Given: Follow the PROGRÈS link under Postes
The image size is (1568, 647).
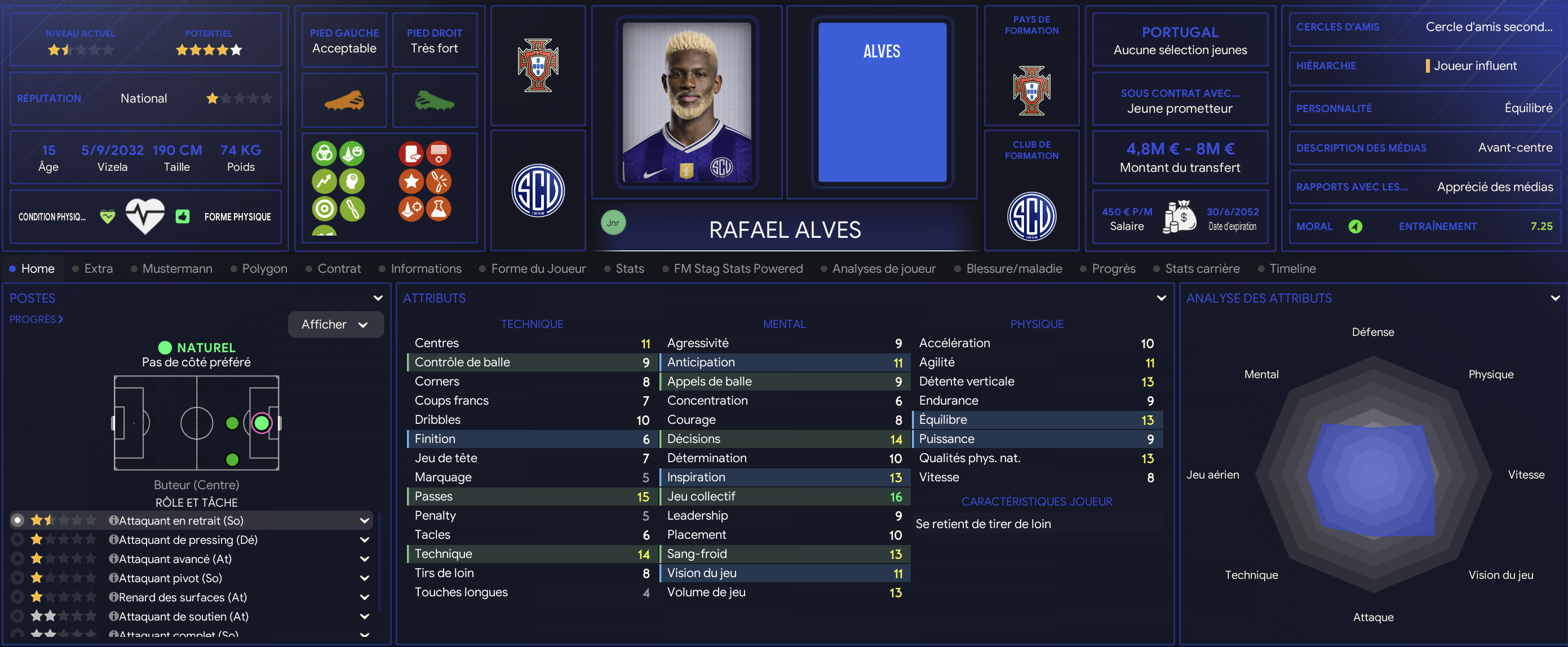Looking at the screenshot, I should [x=36, y=319].
